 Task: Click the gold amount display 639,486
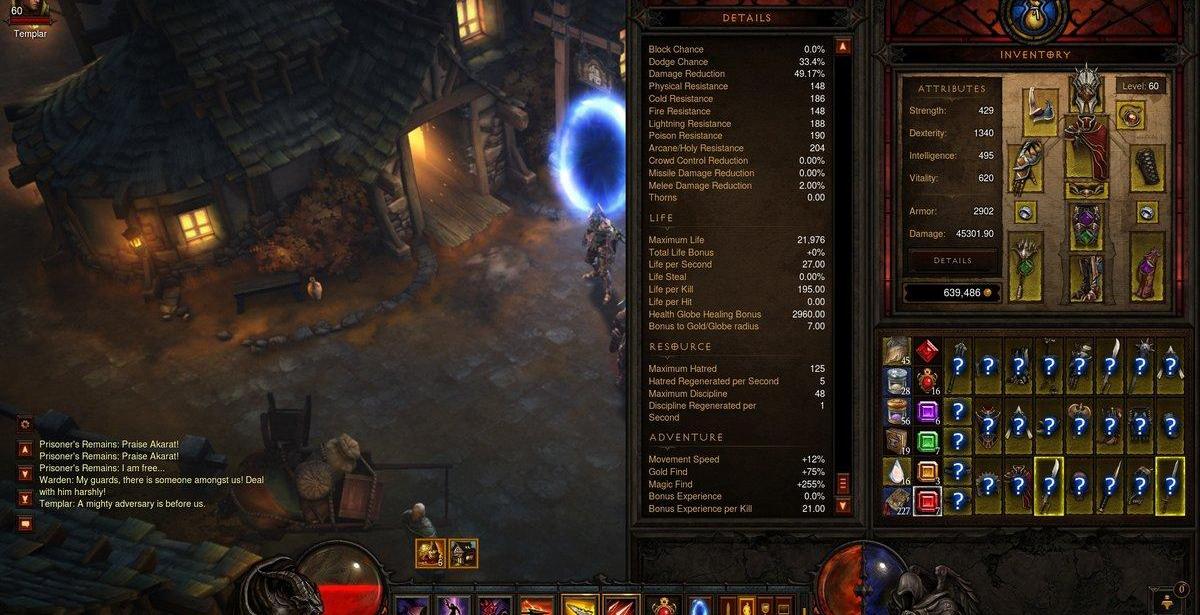952,292
